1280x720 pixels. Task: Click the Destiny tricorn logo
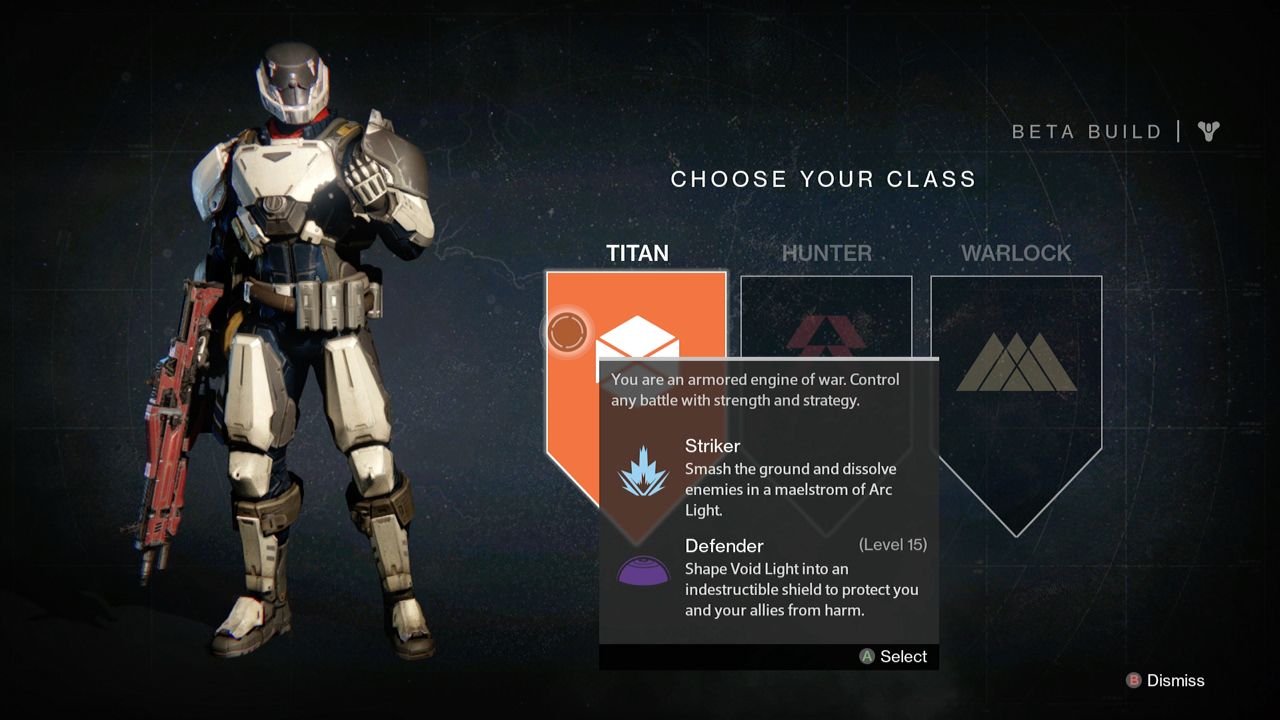pyautogui.click(x=1207, y=130)
